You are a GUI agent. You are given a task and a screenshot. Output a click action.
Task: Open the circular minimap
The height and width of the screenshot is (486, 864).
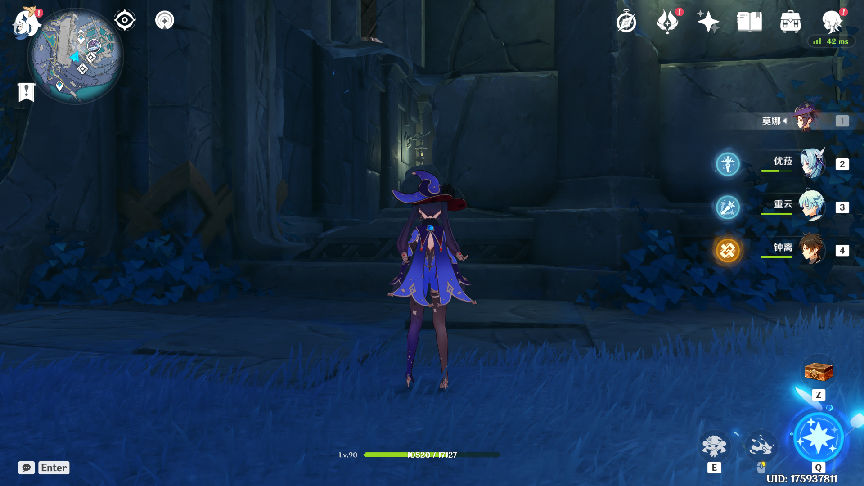tap(76, 57)
